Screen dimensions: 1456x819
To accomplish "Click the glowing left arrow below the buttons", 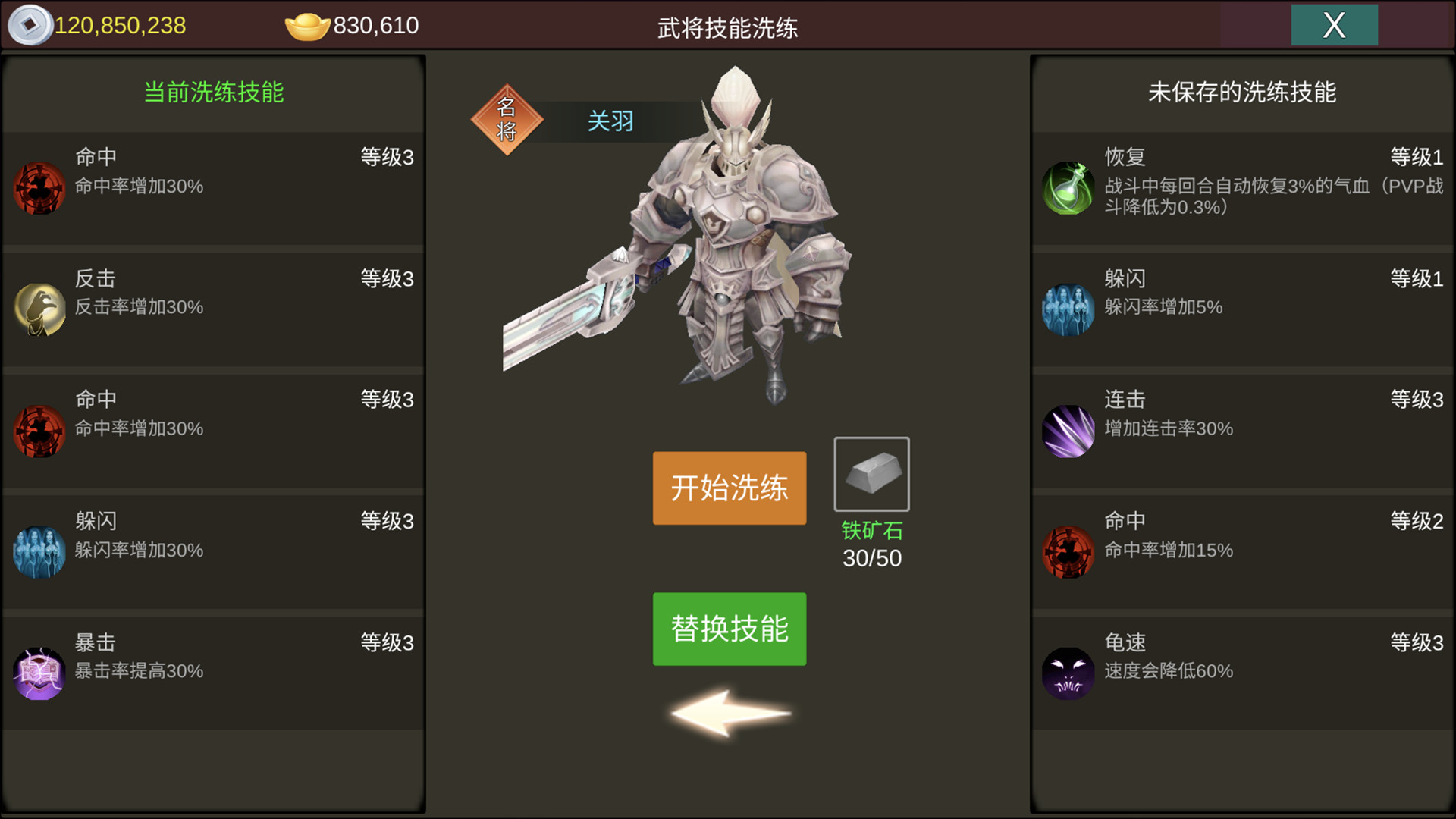I will click(x=728, y=713).
